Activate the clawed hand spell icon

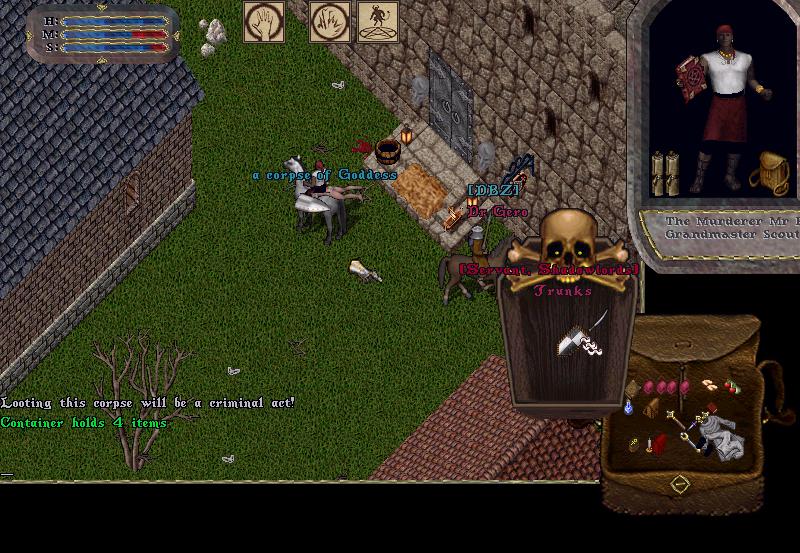tap(328, 22)
